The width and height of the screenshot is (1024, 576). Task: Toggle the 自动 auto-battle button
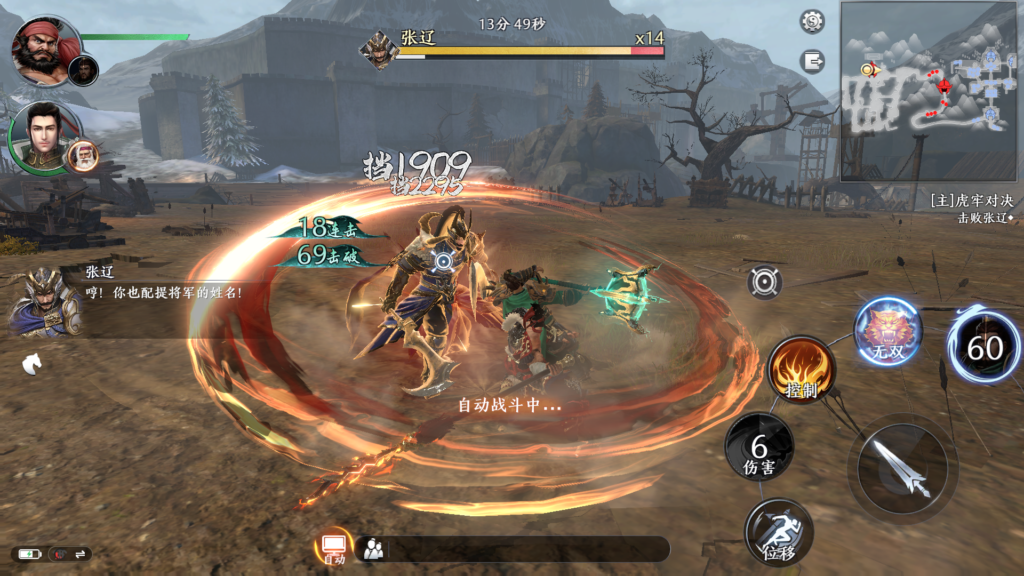click(333, 547)
